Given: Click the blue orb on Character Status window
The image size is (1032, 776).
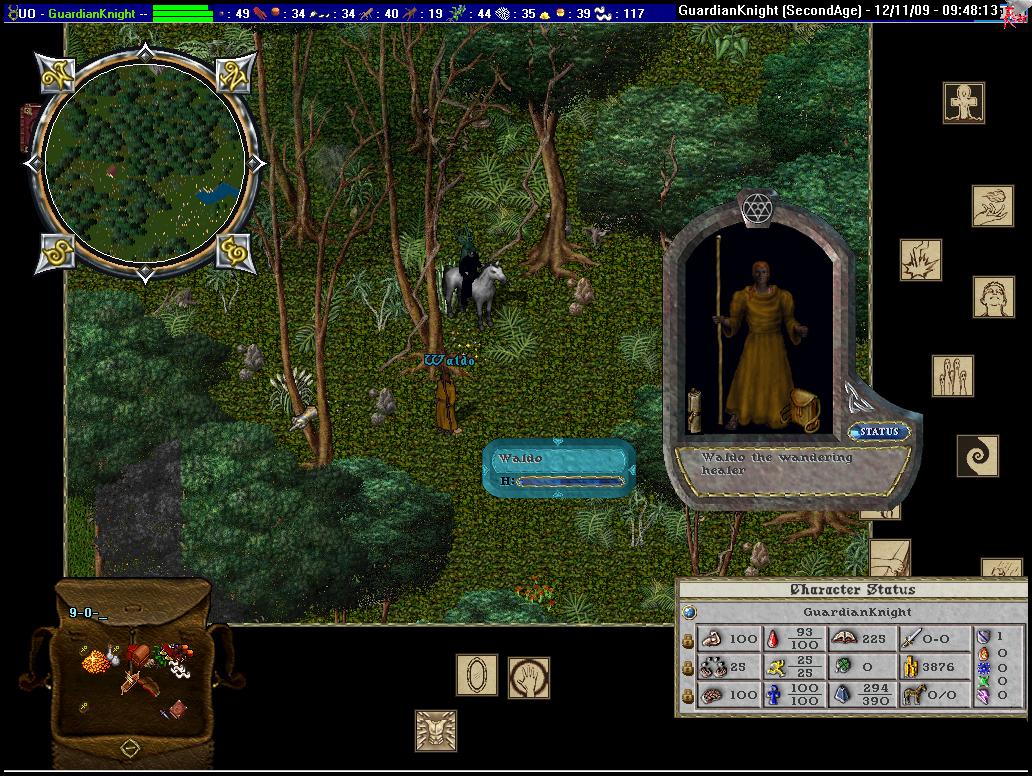Looking at the screenshot, I should point(688,612).
